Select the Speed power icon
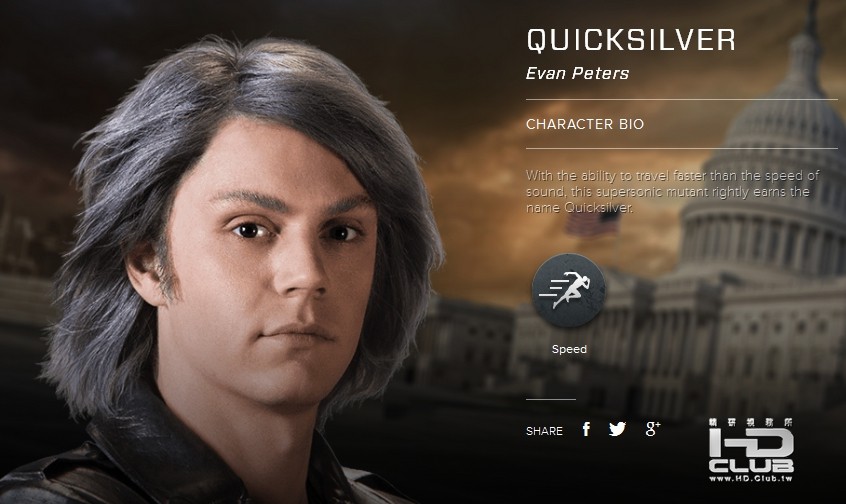 [568, 291]
